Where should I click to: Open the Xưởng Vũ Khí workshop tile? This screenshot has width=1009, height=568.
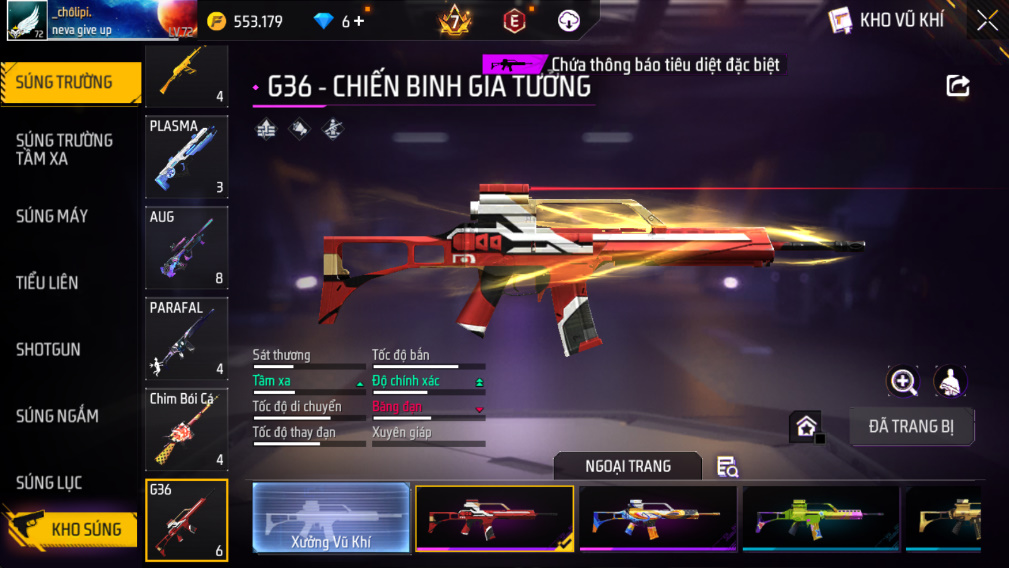click(331, 519)
